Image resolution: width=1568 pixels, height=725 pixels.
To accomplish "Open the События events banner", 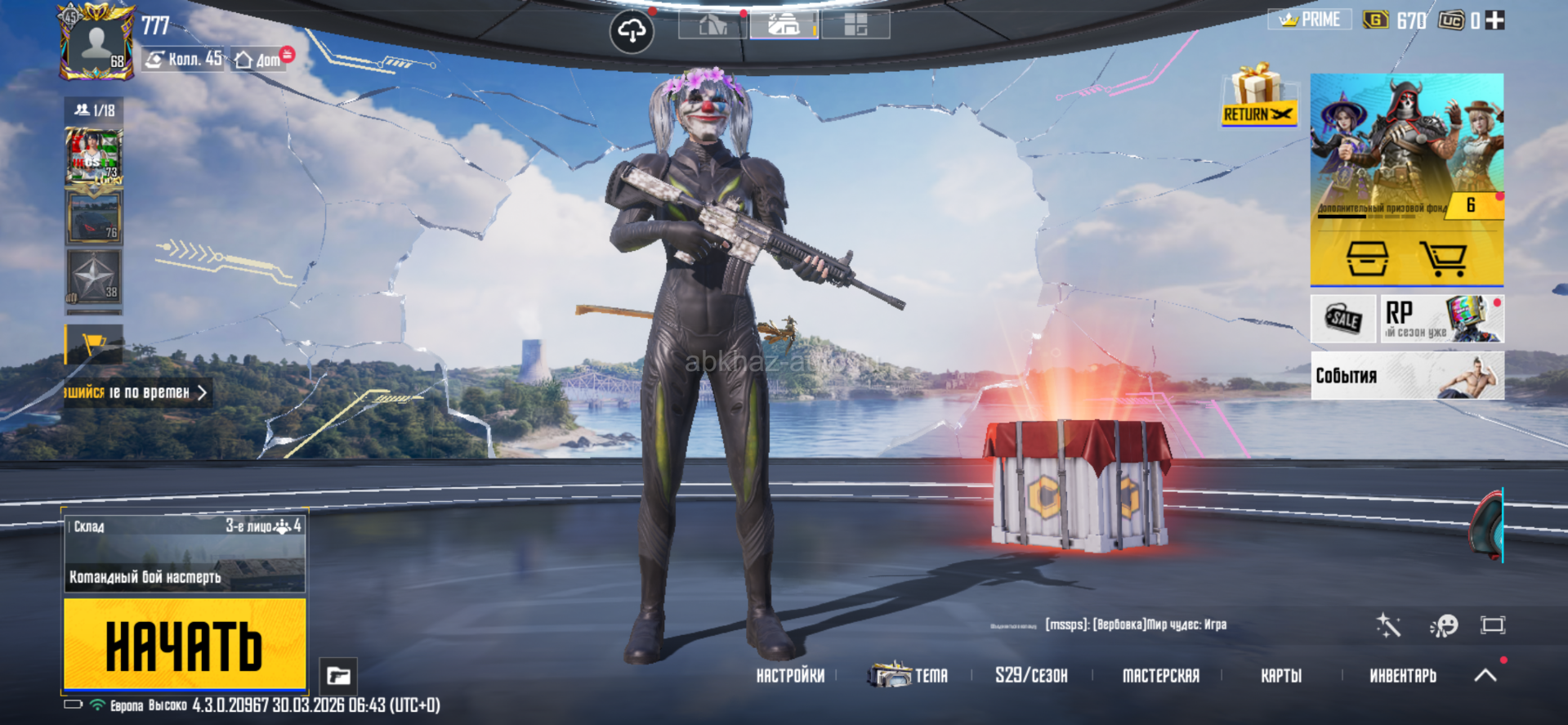I will point(1406,376).
